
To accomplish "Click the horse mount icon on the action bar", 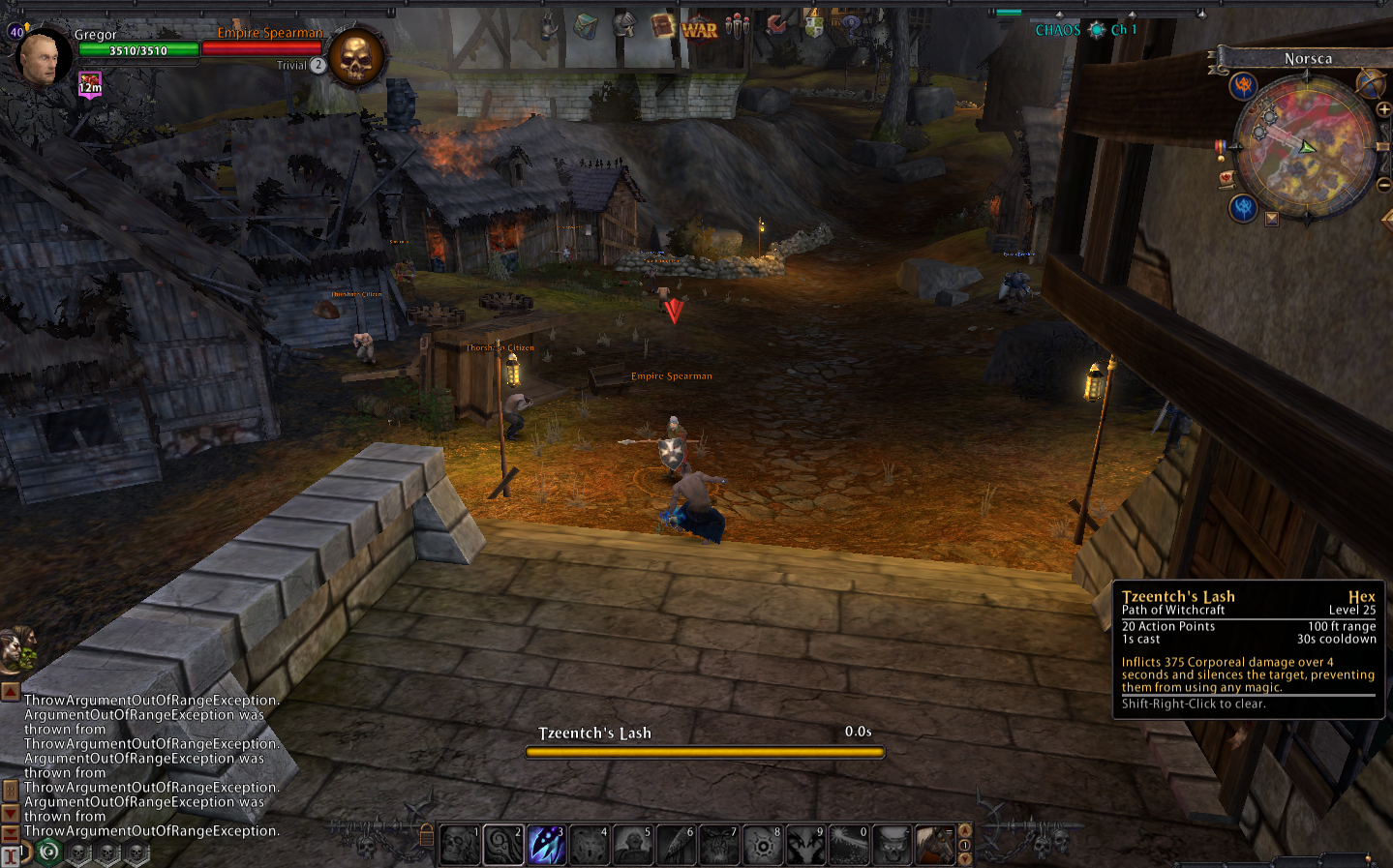I will (x=936, y=842).
